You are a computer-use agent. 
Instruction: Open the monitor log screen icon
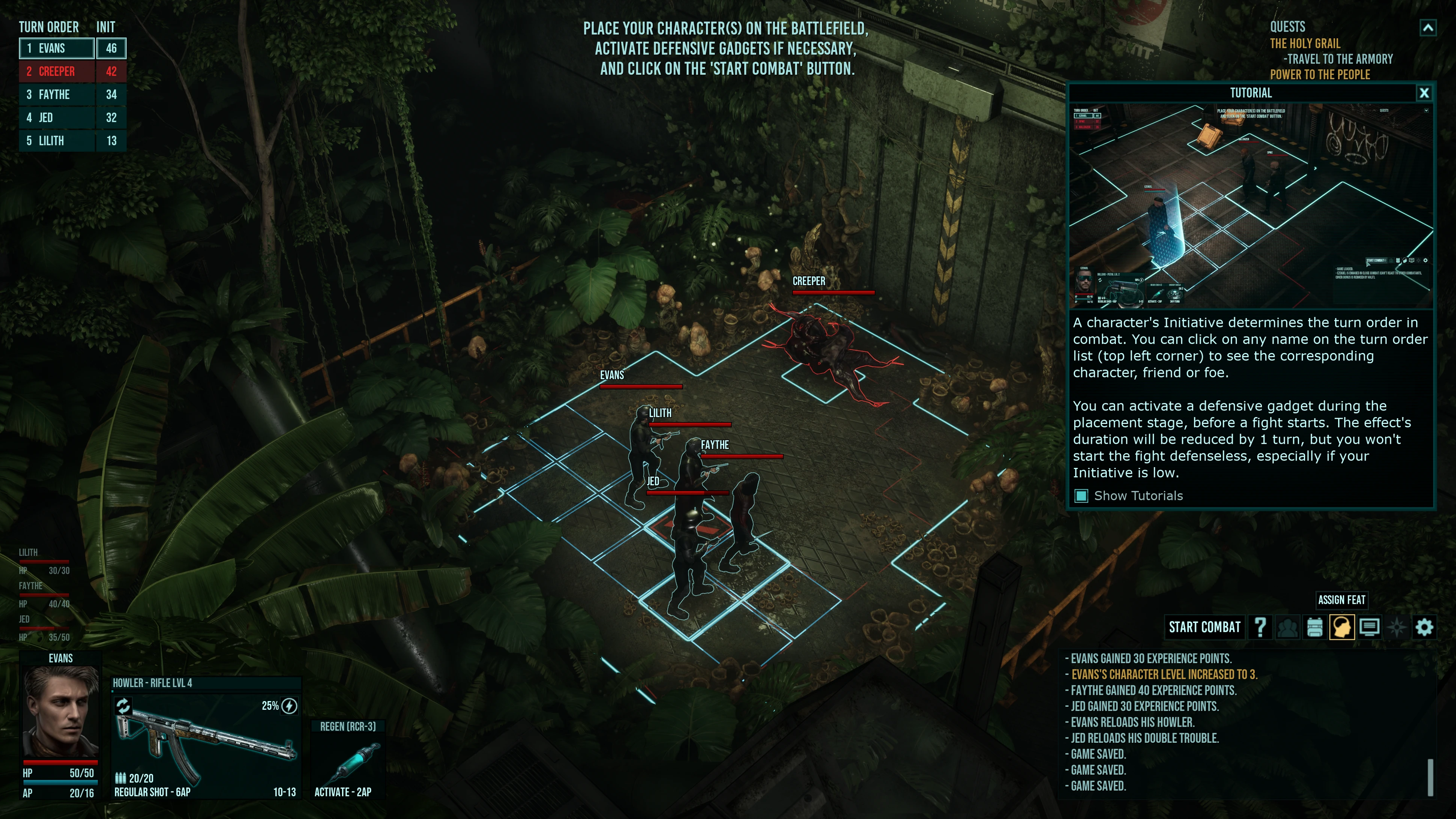pos(1369,627)
